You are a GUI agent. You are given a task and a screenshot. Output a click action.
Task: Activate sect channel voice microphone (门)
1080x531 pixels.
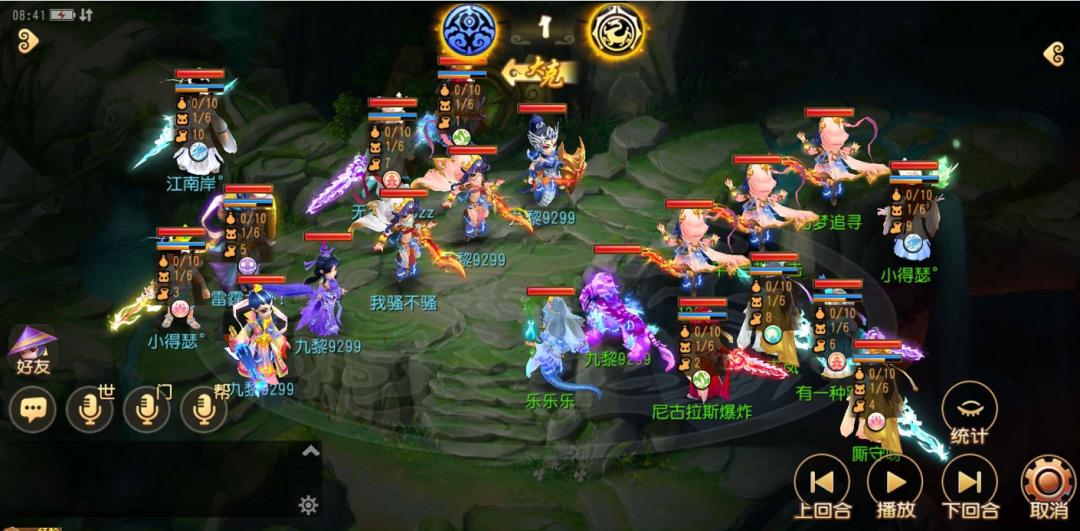(147, 409)
